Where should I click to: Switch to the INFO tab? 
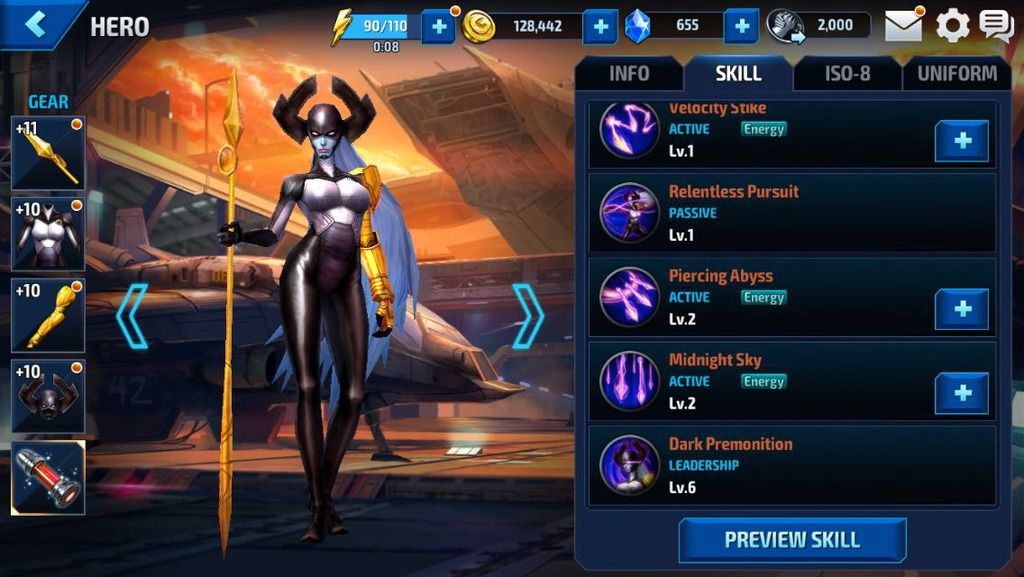(629, 73)
